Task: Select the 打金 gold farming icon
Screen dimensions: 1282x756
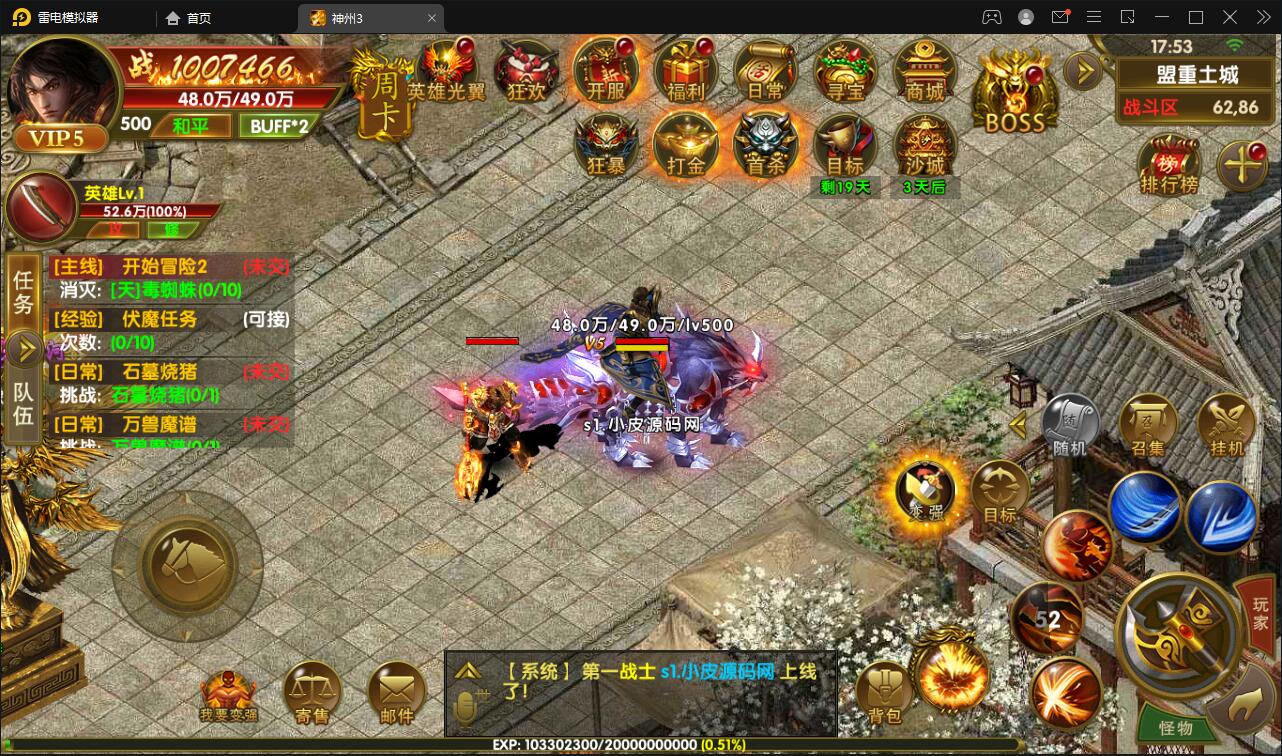Action: click(685, 144)
